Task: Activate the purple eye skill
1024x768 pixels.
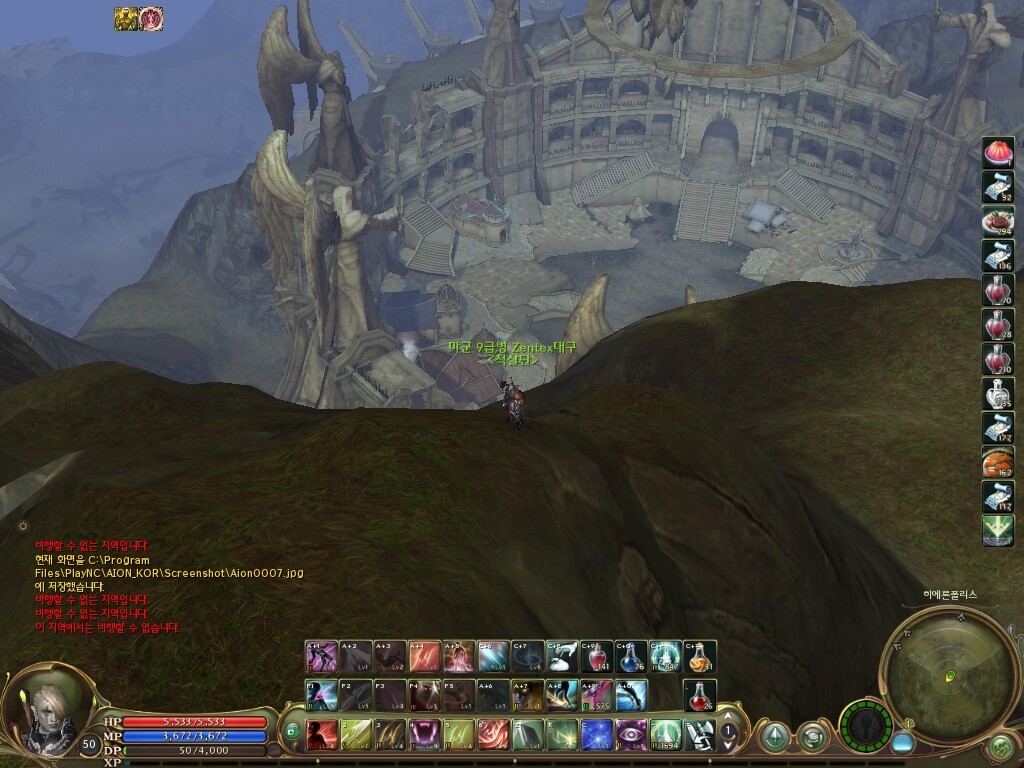Action: coord(630,735)
